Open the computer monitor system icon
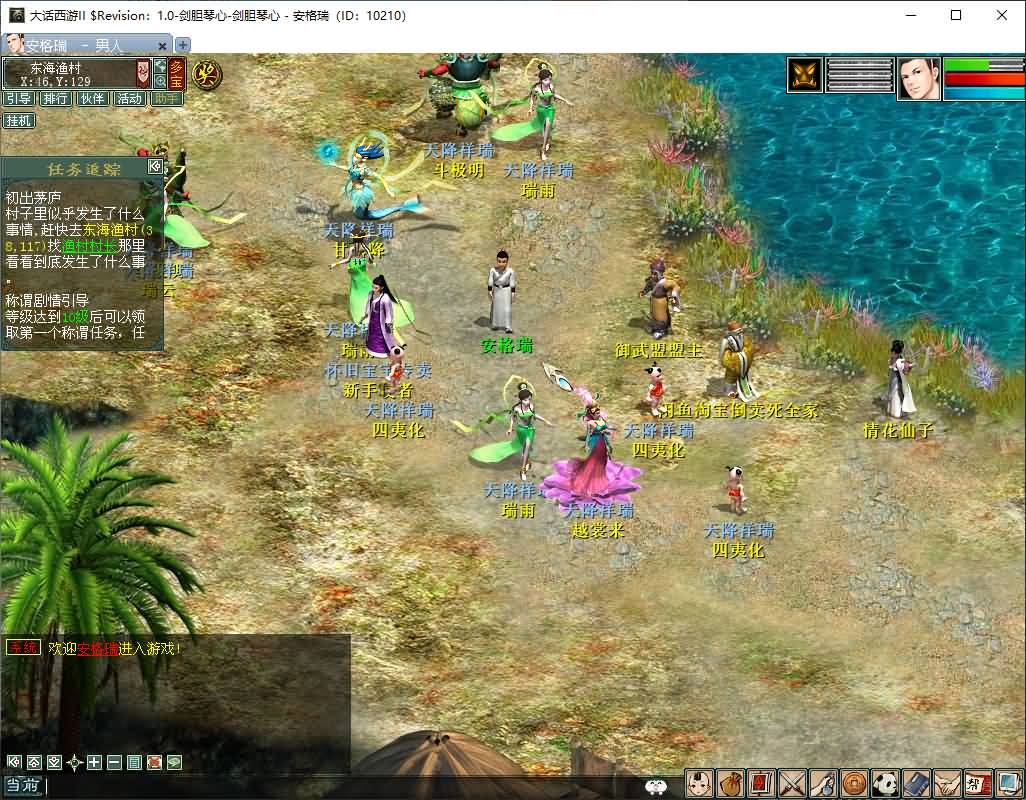Image resolution: width=1026 pixels, height=800 pixels. point(1009,783)
